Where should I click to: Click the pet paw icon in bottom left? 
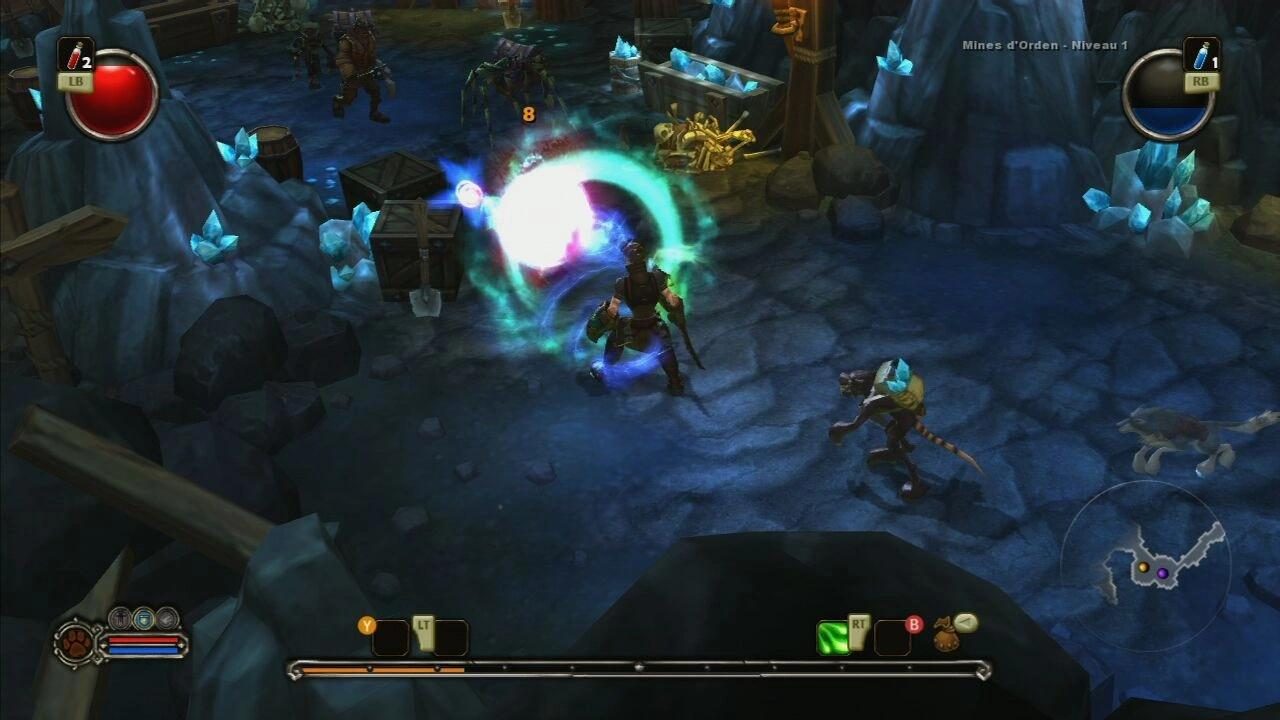(76, 645)
